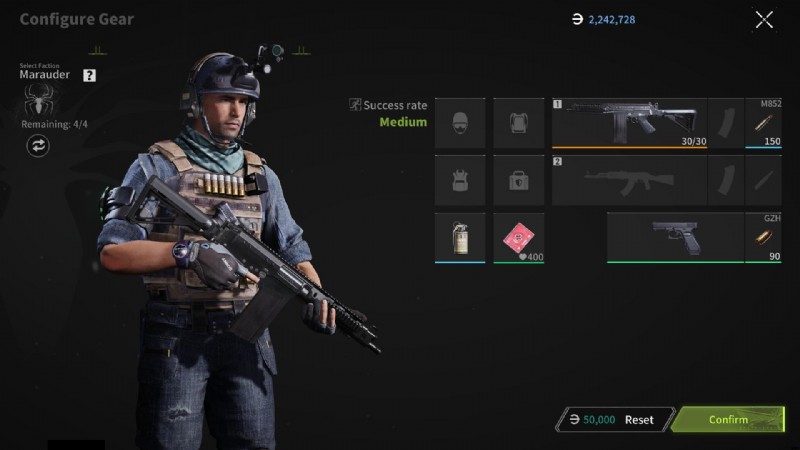Select the primary rifle weapon slot
This screenshot has width=800, height=450.
tap(630, 123)
